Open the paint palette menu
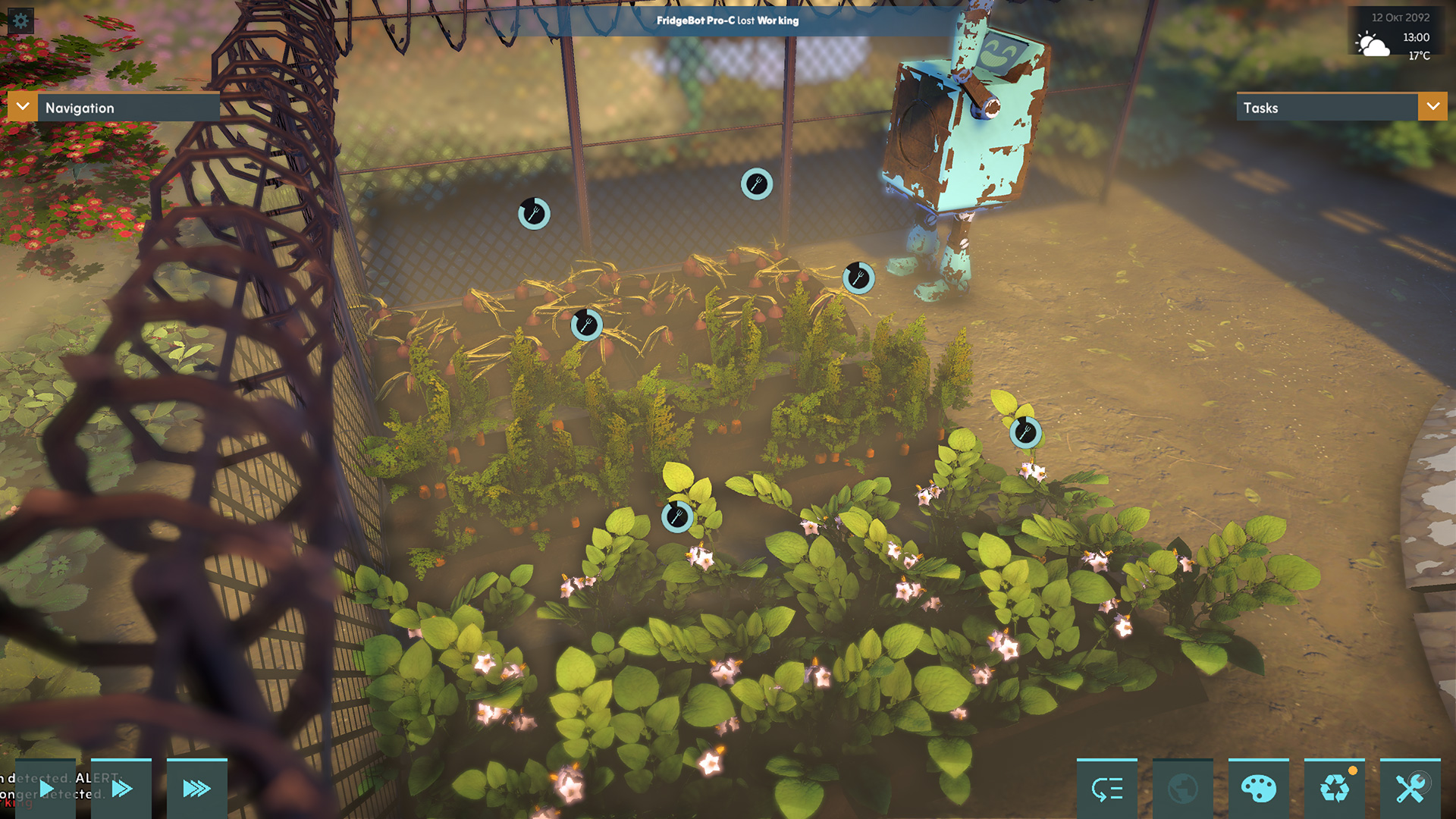Image resolution: width=1456 pixels, height=819 pixels. (x=1258, y=789)
